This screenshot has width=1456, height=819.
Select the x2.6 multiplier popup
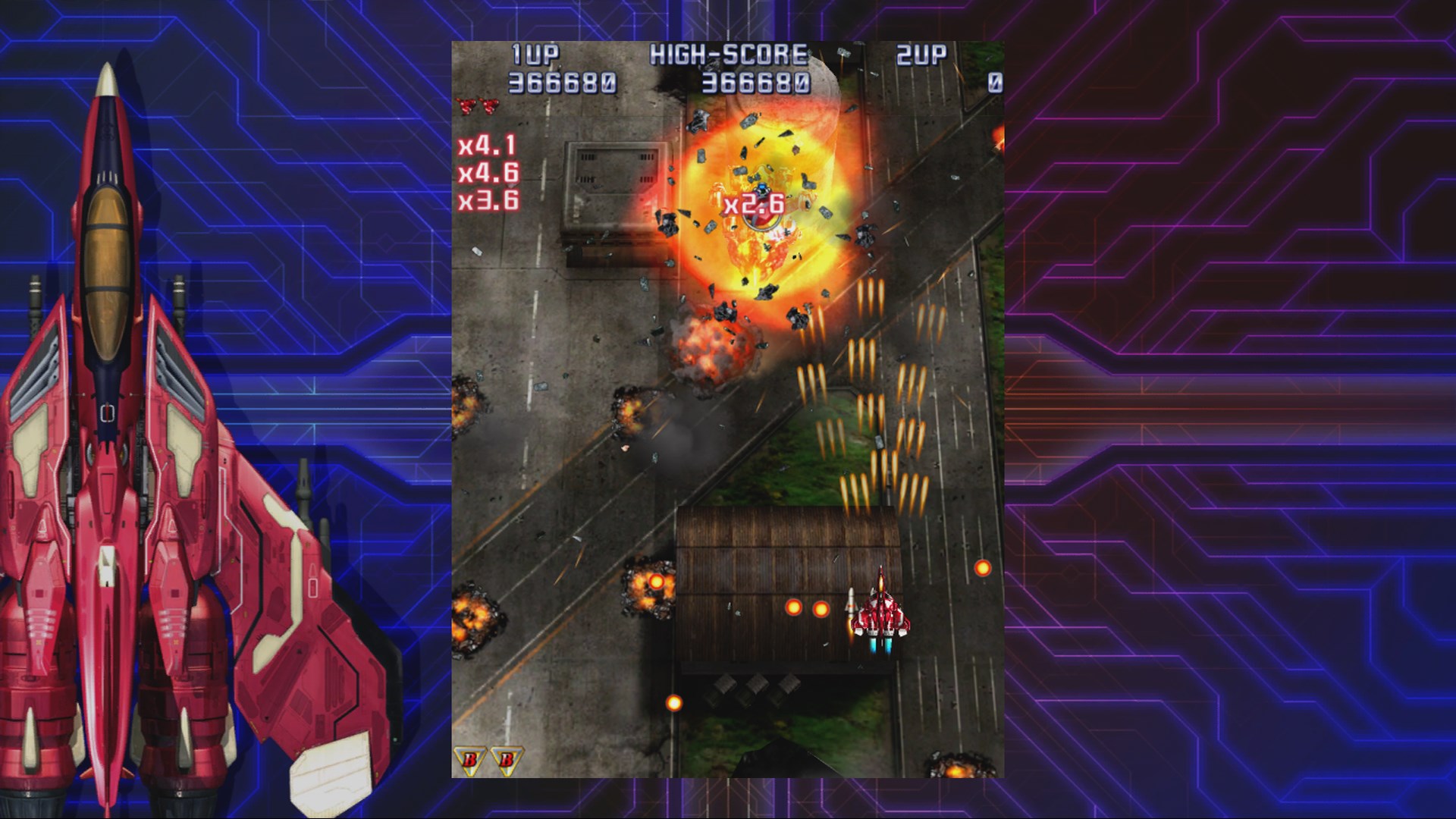(752, 203)
